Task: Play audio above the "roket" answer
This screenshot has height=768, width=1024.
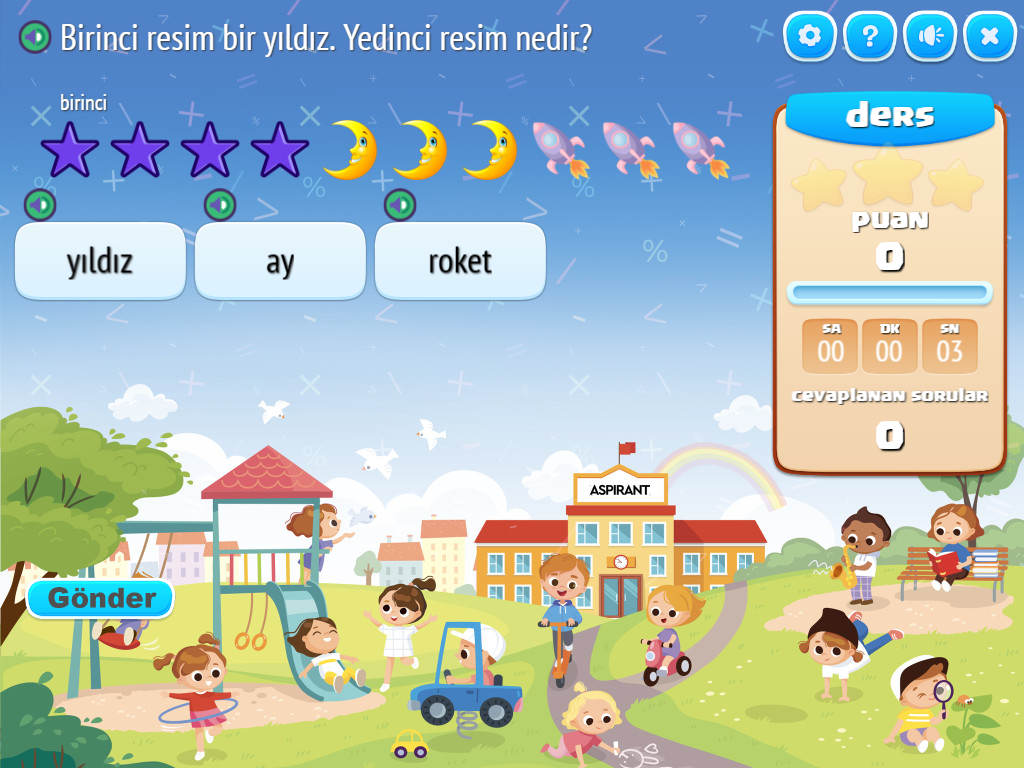Action: (x=400, y=205)
